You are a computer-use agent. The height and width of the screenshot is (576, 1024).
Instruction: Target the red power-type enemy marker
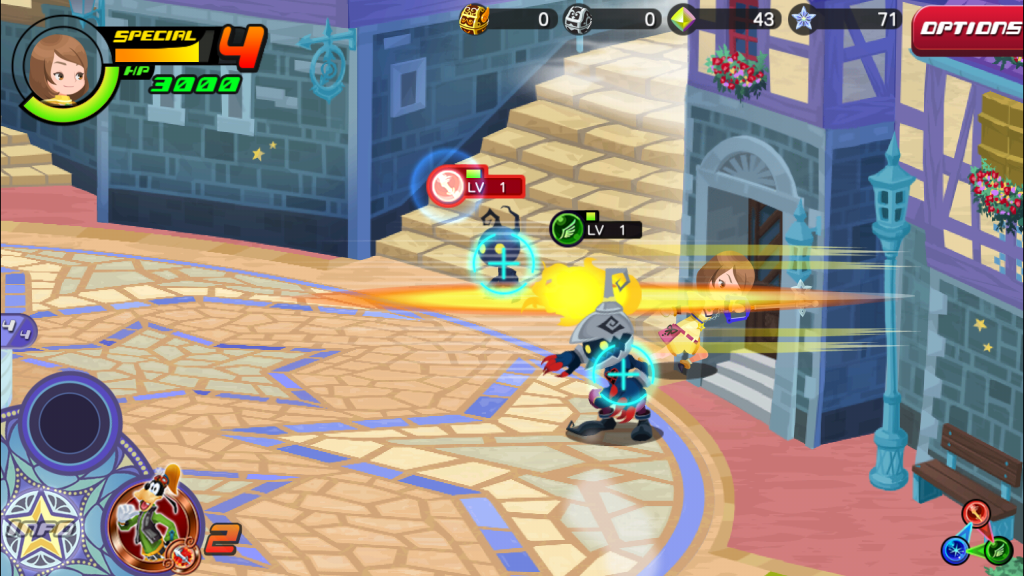click(x=446, y=187)
